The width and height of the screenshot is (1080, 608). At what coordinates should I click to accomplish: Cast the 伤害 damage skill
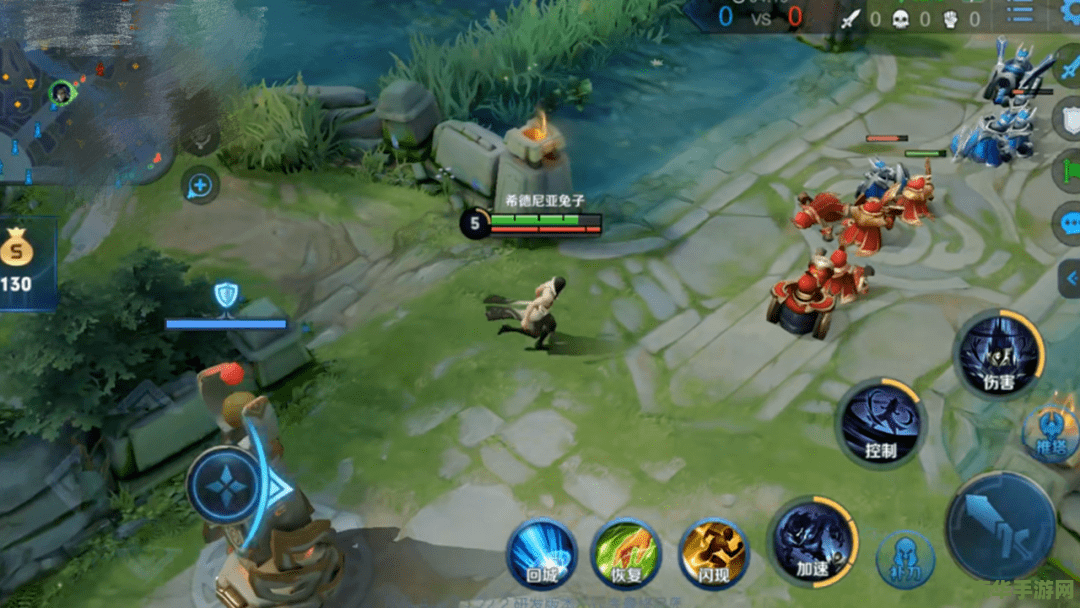[x=1000, y=352]
